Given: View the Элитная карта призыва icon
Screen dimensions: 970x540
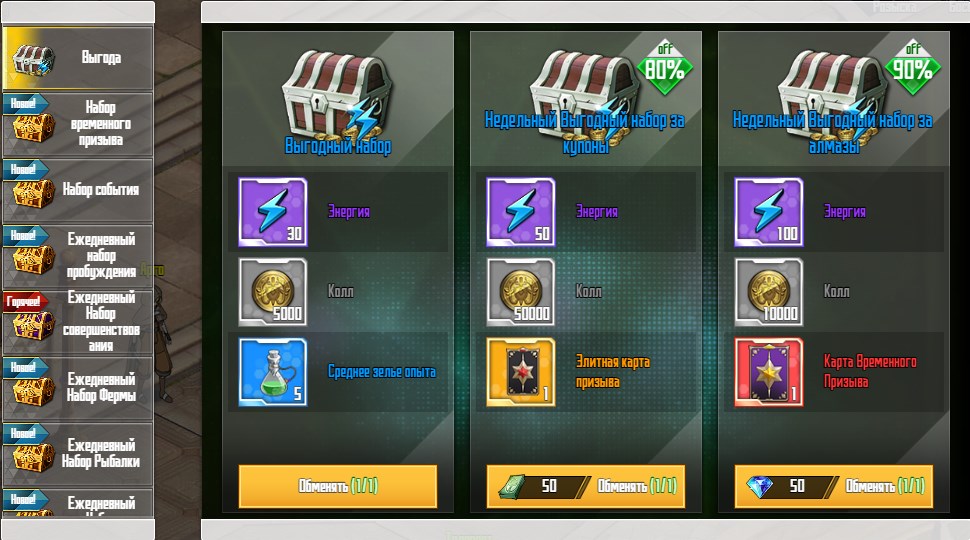Looking at the screenshot, I should pos(521,372).
